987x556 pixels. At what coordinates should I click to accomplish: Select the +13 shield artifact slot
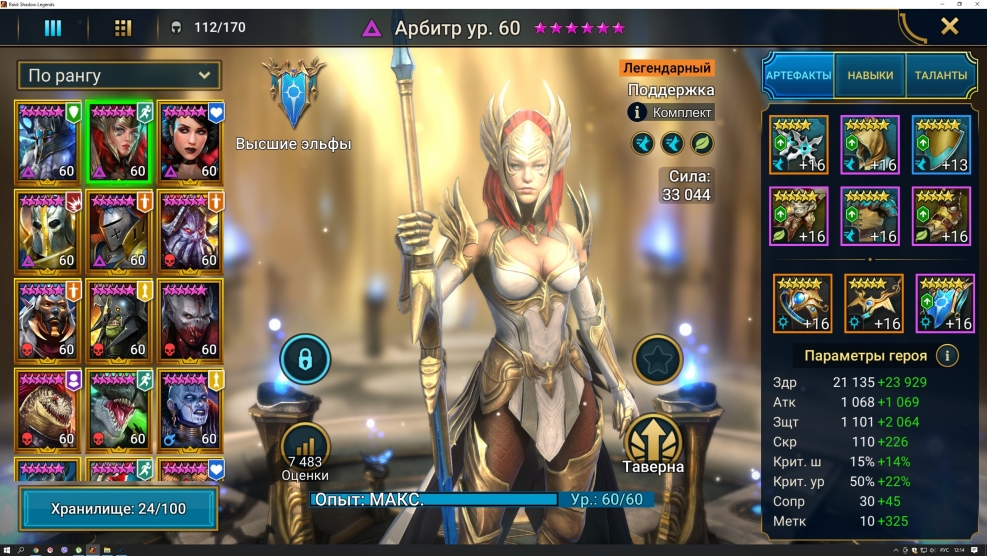940,144
